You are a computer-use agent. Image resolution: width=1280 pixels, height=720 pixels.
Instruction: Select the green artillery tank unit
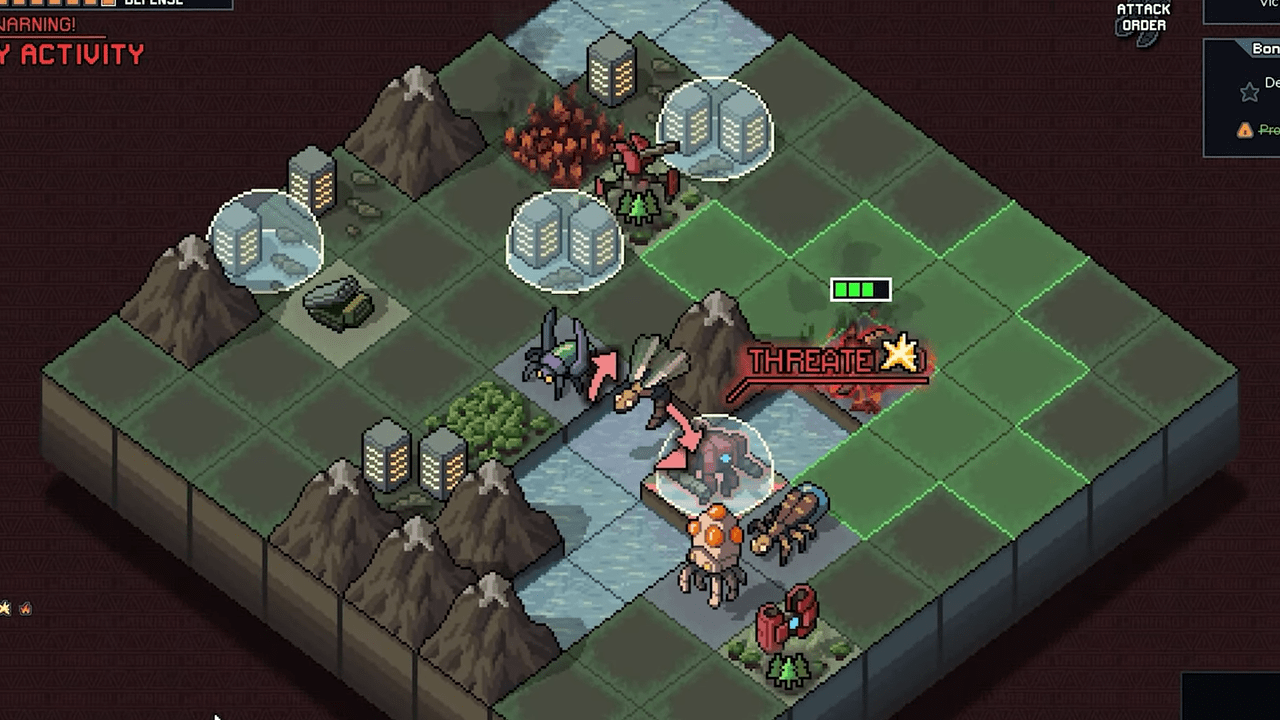pos(337,301)
